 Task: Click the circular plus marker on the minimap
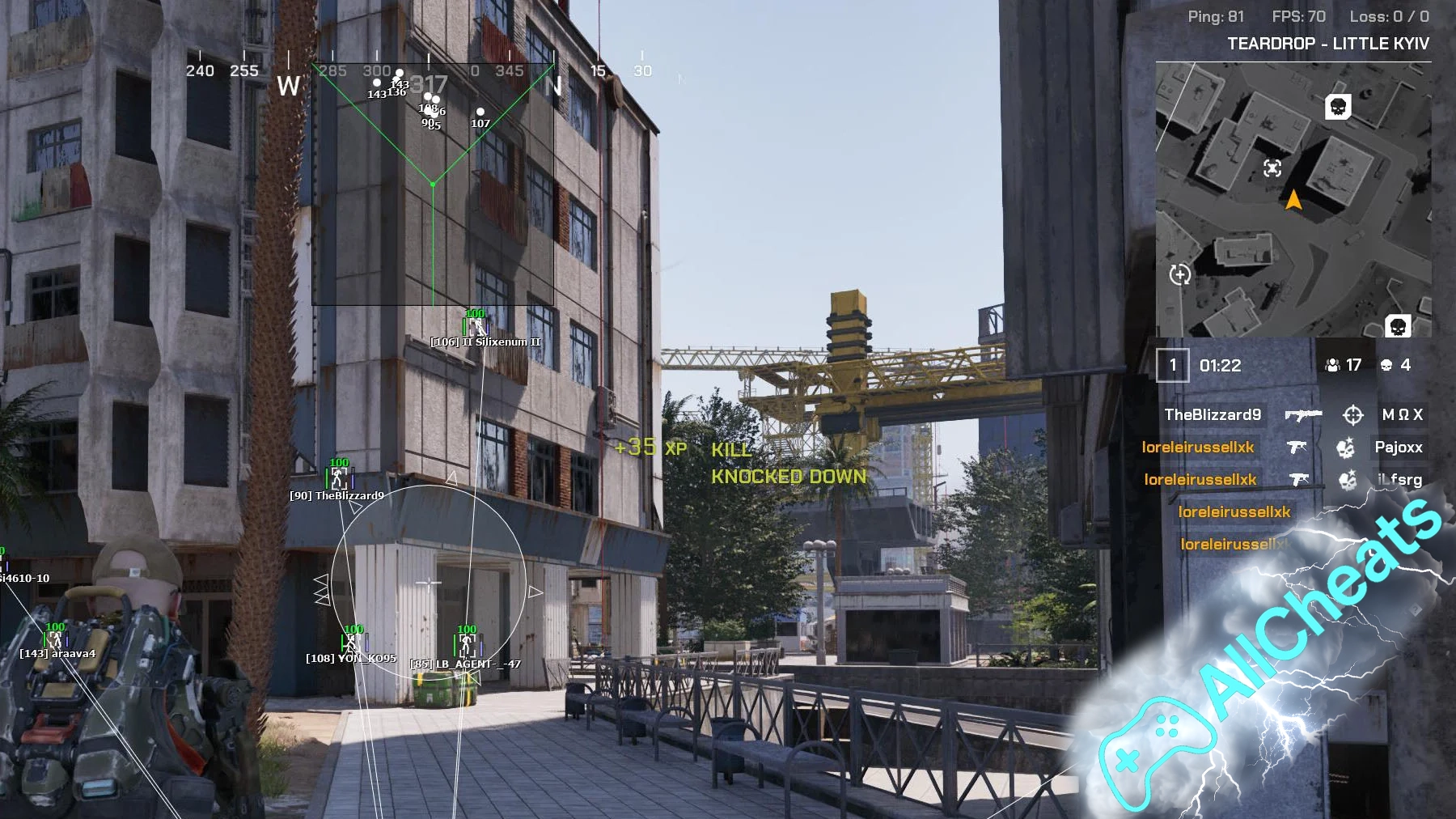1180,274
